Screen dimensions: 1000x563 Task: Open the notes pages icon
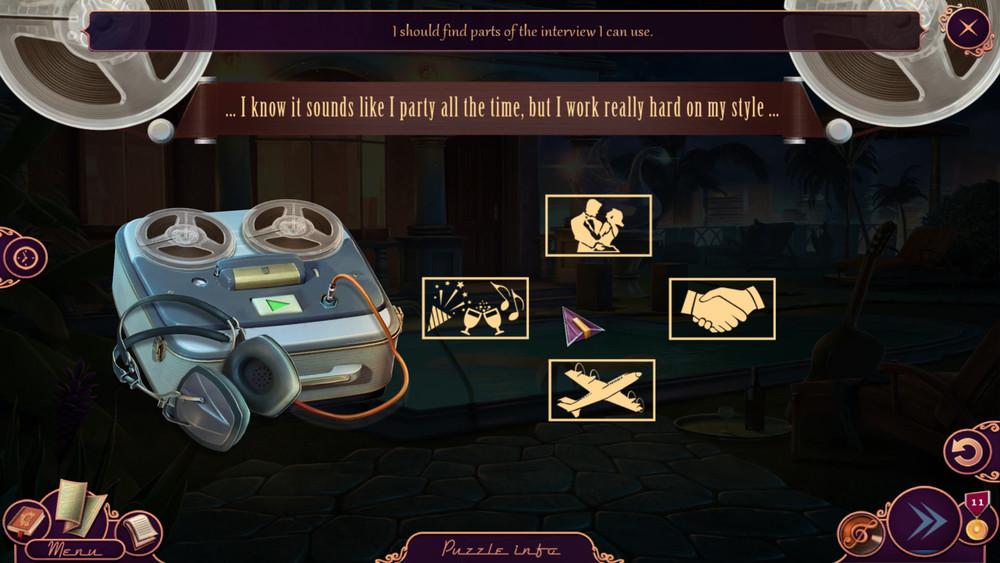click(139, 530)
